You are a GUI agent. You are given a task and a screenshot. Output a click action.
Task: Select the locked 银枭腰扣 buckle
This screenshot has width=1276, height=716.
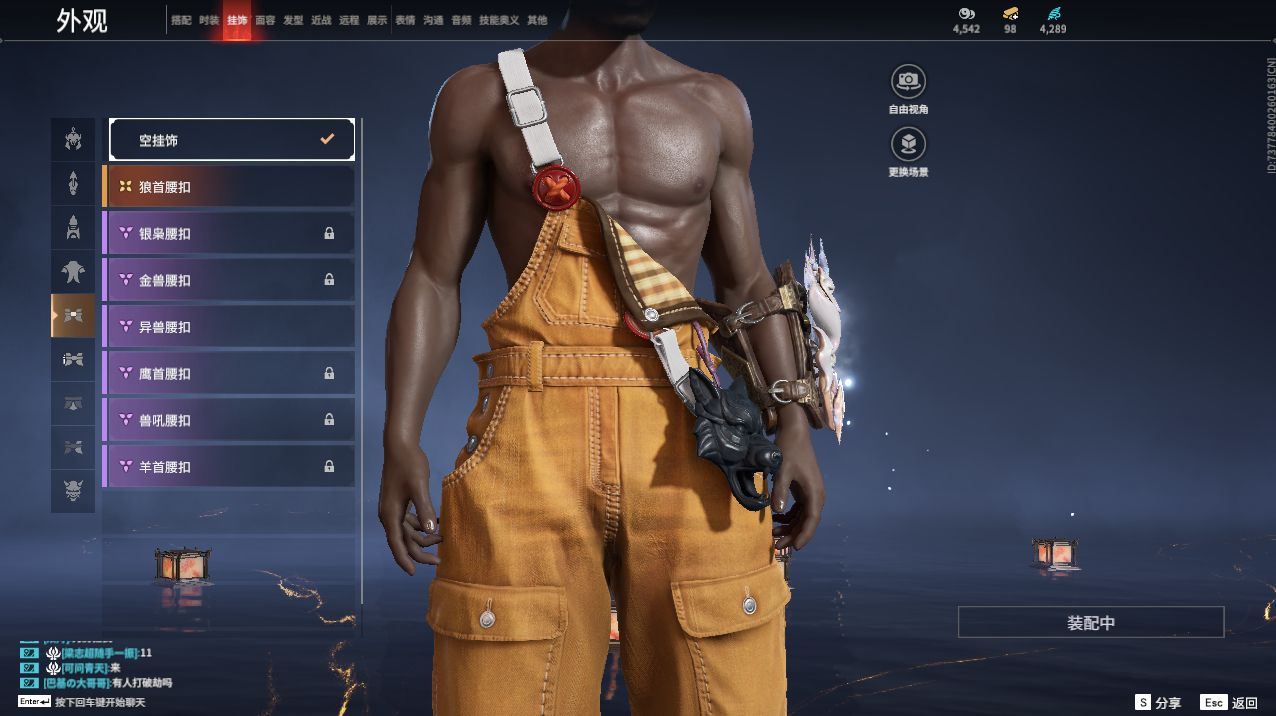coord(229,233)
